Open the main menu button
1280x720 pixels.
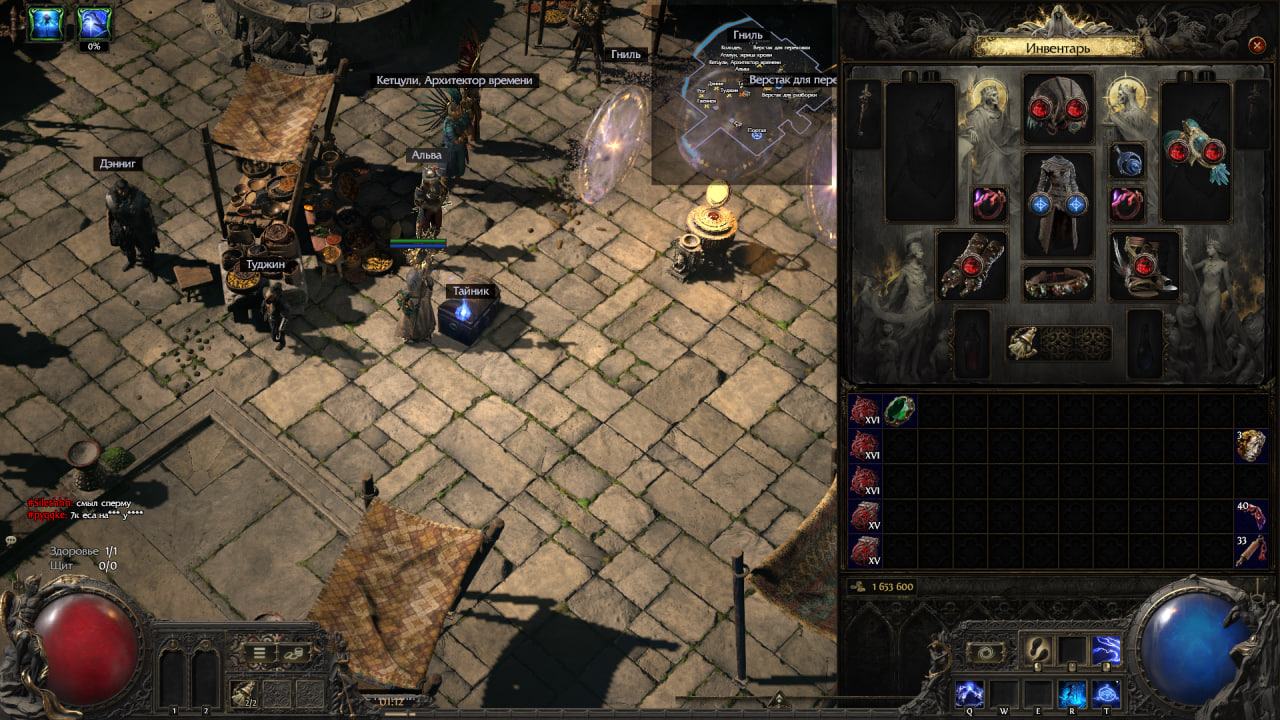point(260,653)
